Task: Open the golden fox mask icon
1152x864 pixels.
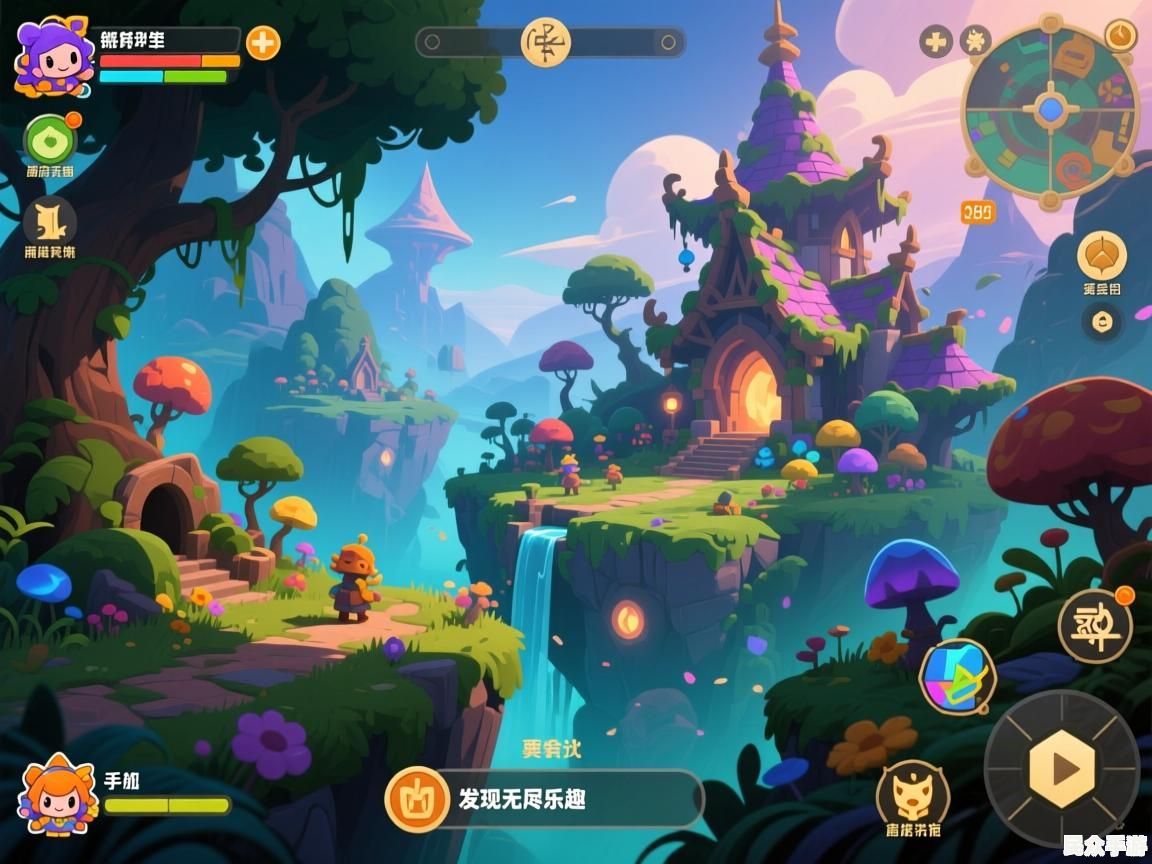Action: tap(912, 793)
